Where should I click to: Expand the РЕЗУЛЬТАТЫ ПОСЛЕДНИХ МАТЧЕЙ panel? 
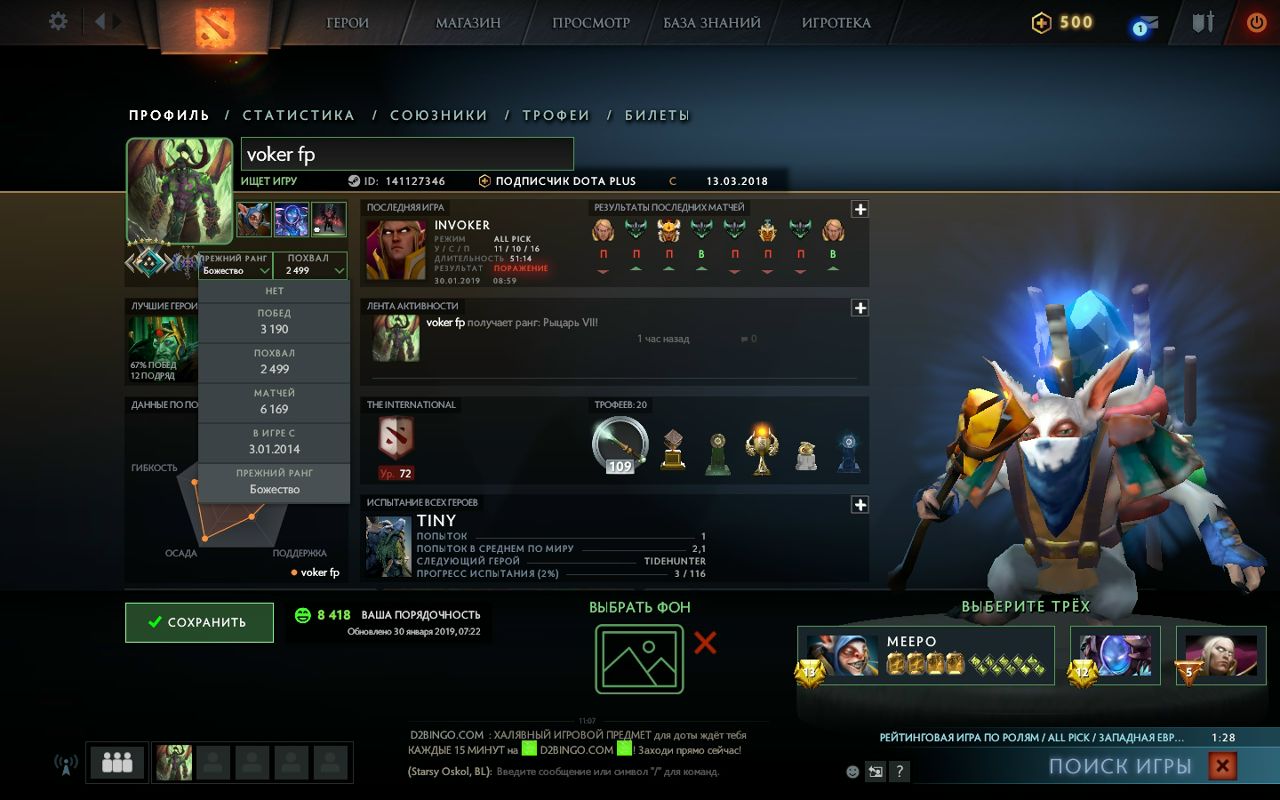coord(858,209)
